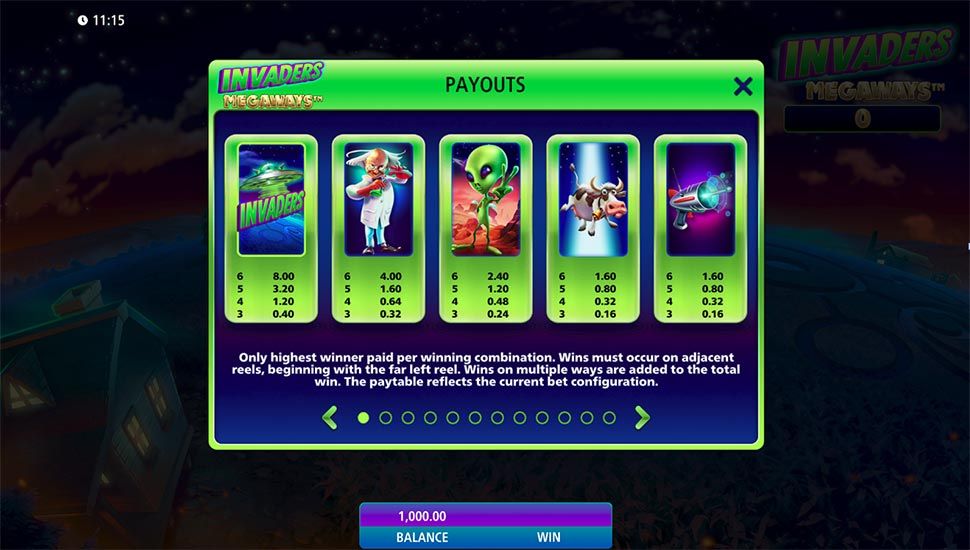Close the Payouts window

(743, 87)
